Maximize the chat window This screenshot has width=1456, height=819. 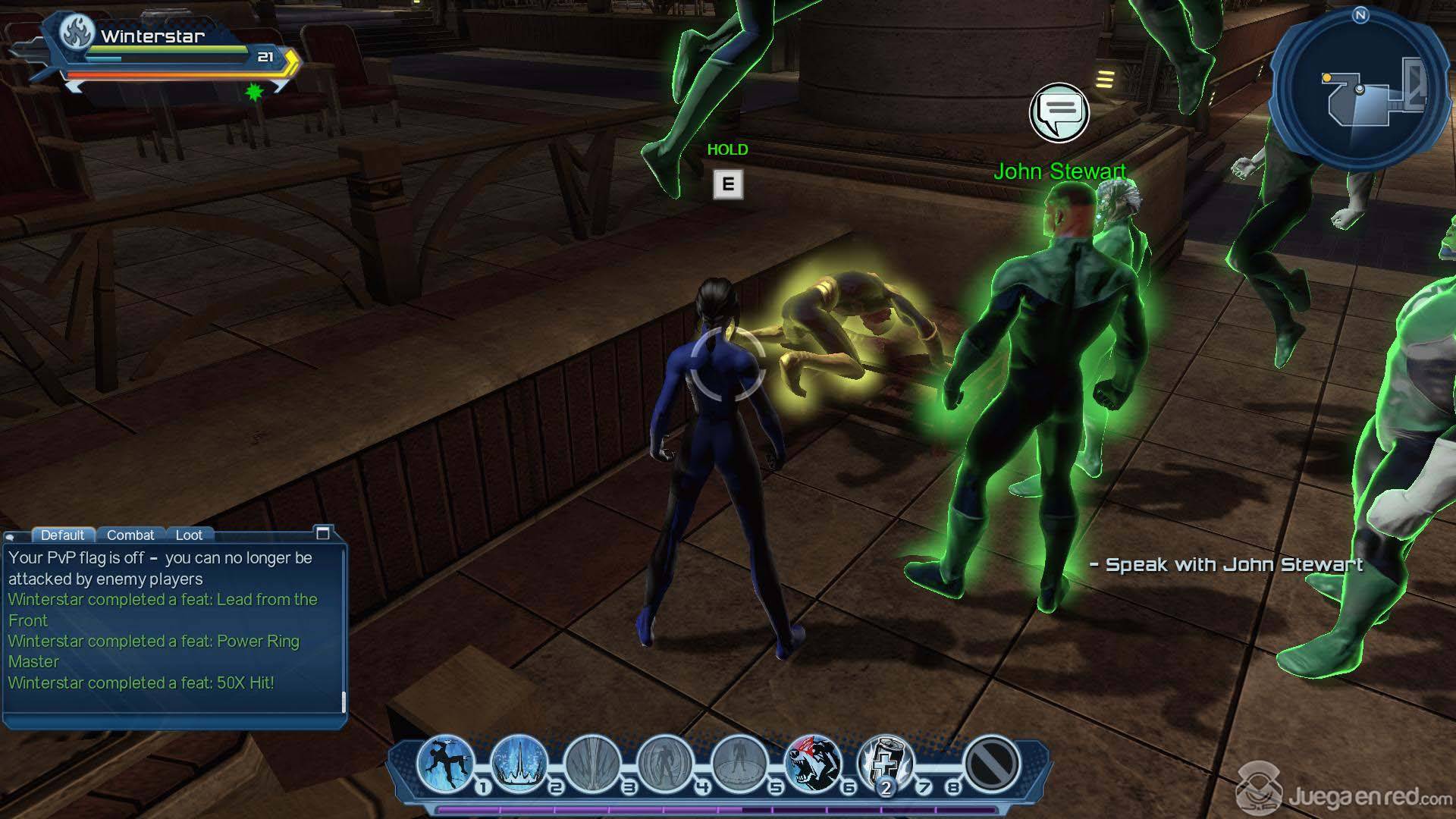pyautogui.click(x=322, y=533)
